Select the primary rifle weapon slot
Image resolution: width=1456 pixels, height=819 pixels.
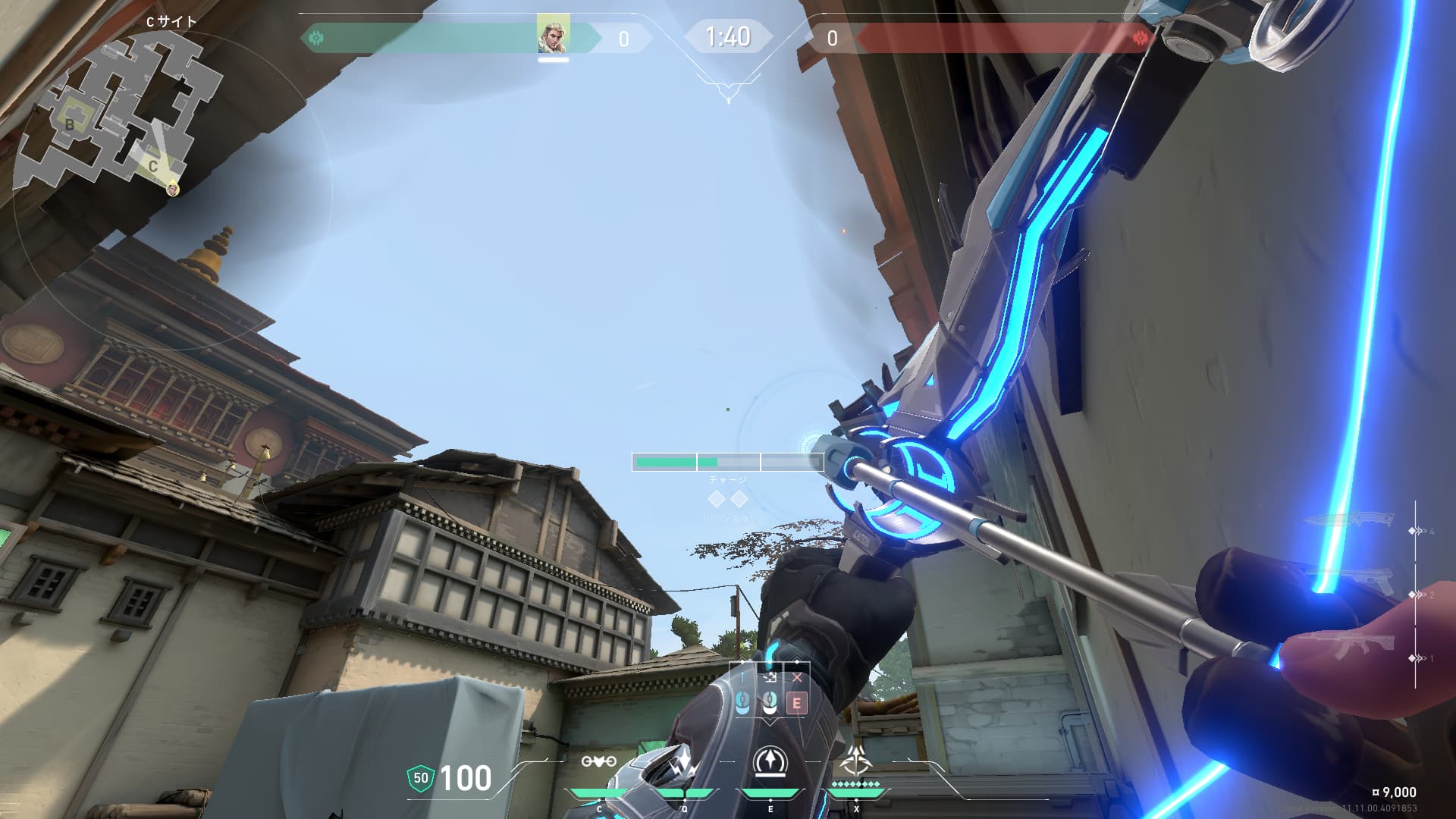(1350, 646)
